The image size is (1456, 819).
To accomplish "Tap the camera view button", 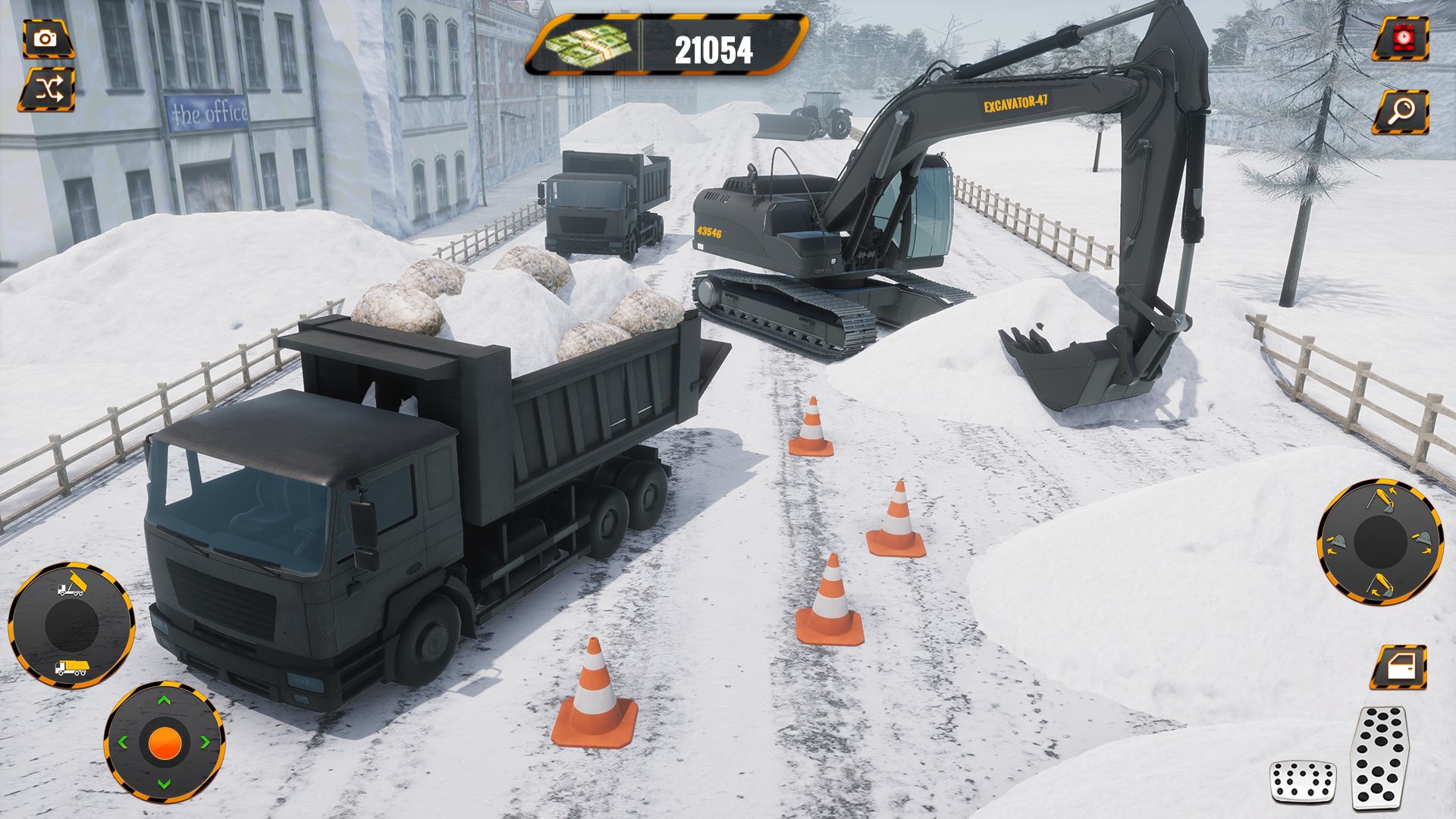I will tap(47, 39).
